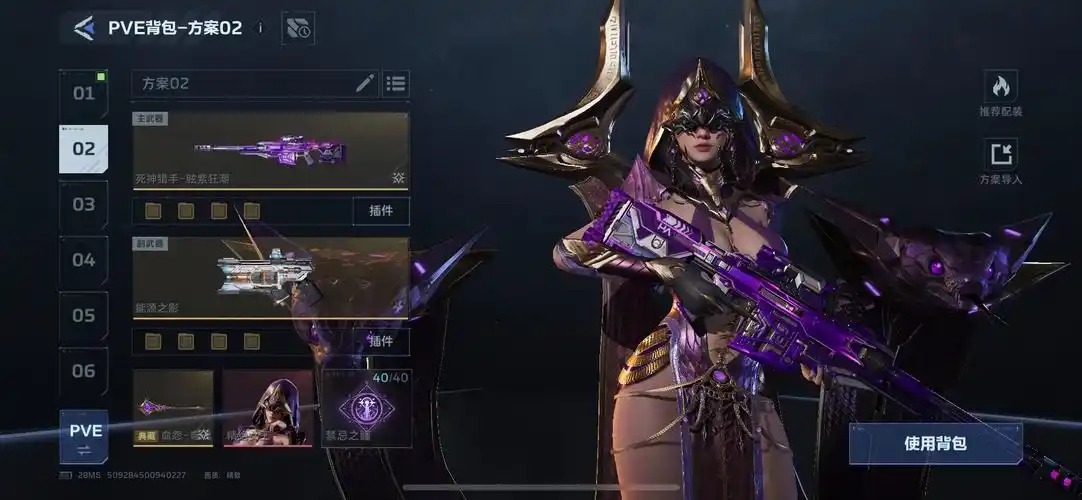Screen dimensions: 1082x500
Task: Click the 使用背包 button
Action: click(x=935, y=443)
